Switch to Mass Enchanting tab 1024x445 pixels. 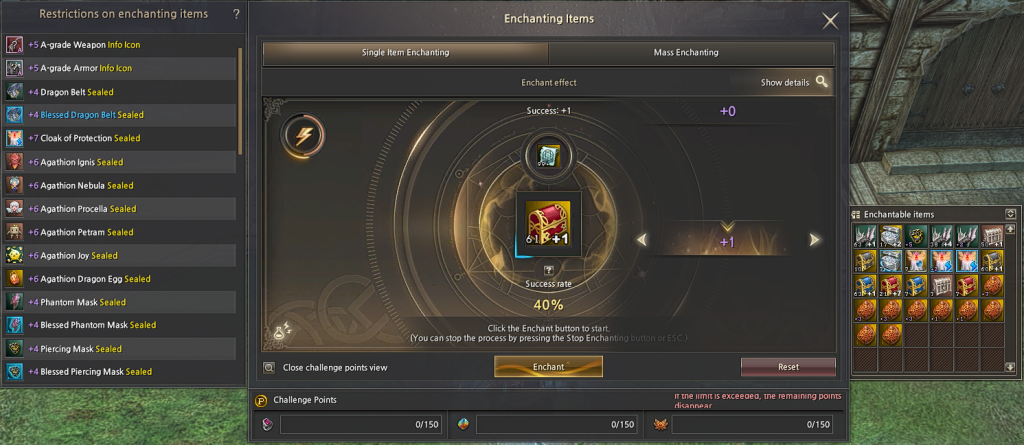pyautogui.click(x=691, y=53)
